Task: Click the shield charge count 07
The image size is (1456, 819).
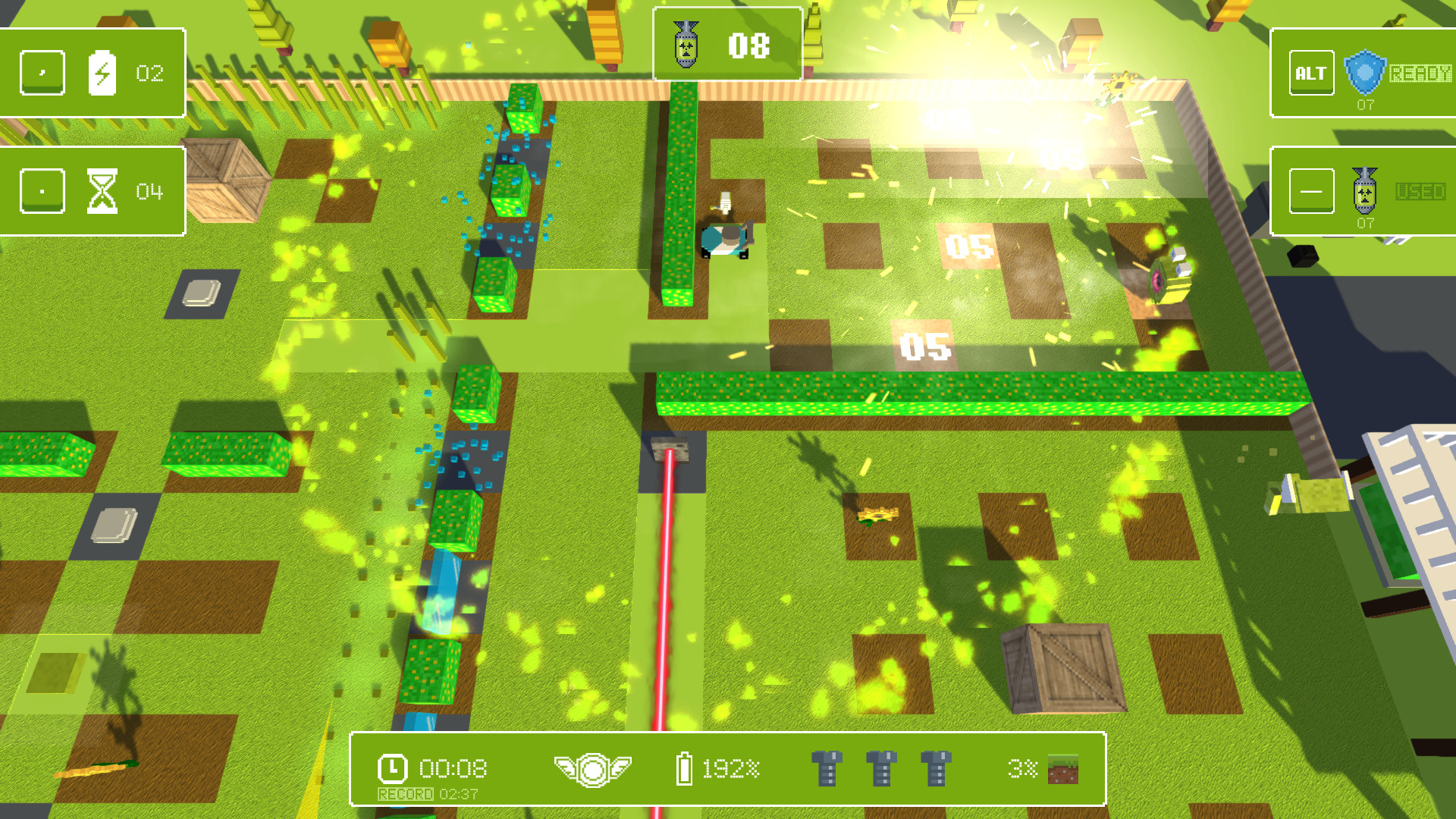Action: 1365,105
